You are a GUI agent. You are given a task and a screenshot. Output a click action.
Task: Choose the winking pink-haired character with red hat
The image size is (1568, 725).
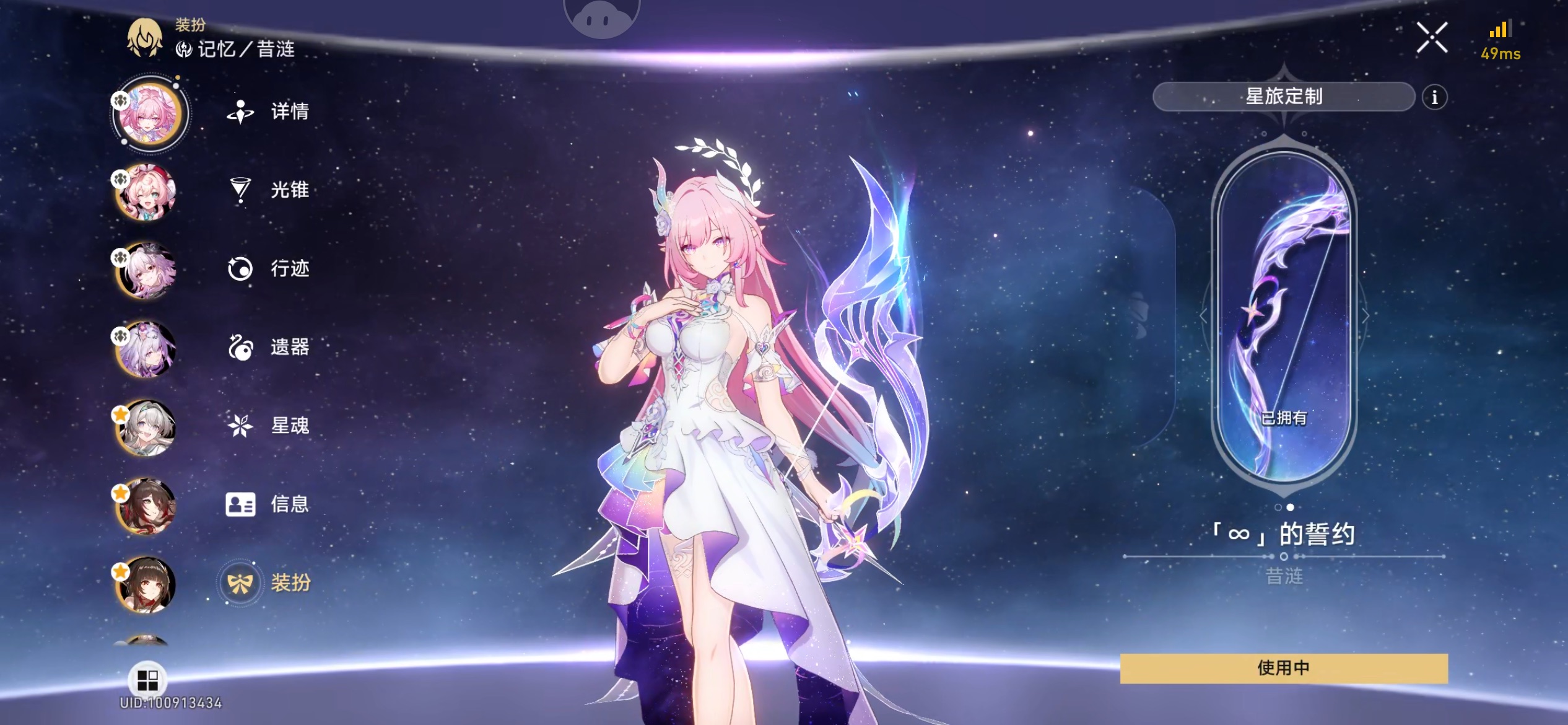tap(146, 193)
